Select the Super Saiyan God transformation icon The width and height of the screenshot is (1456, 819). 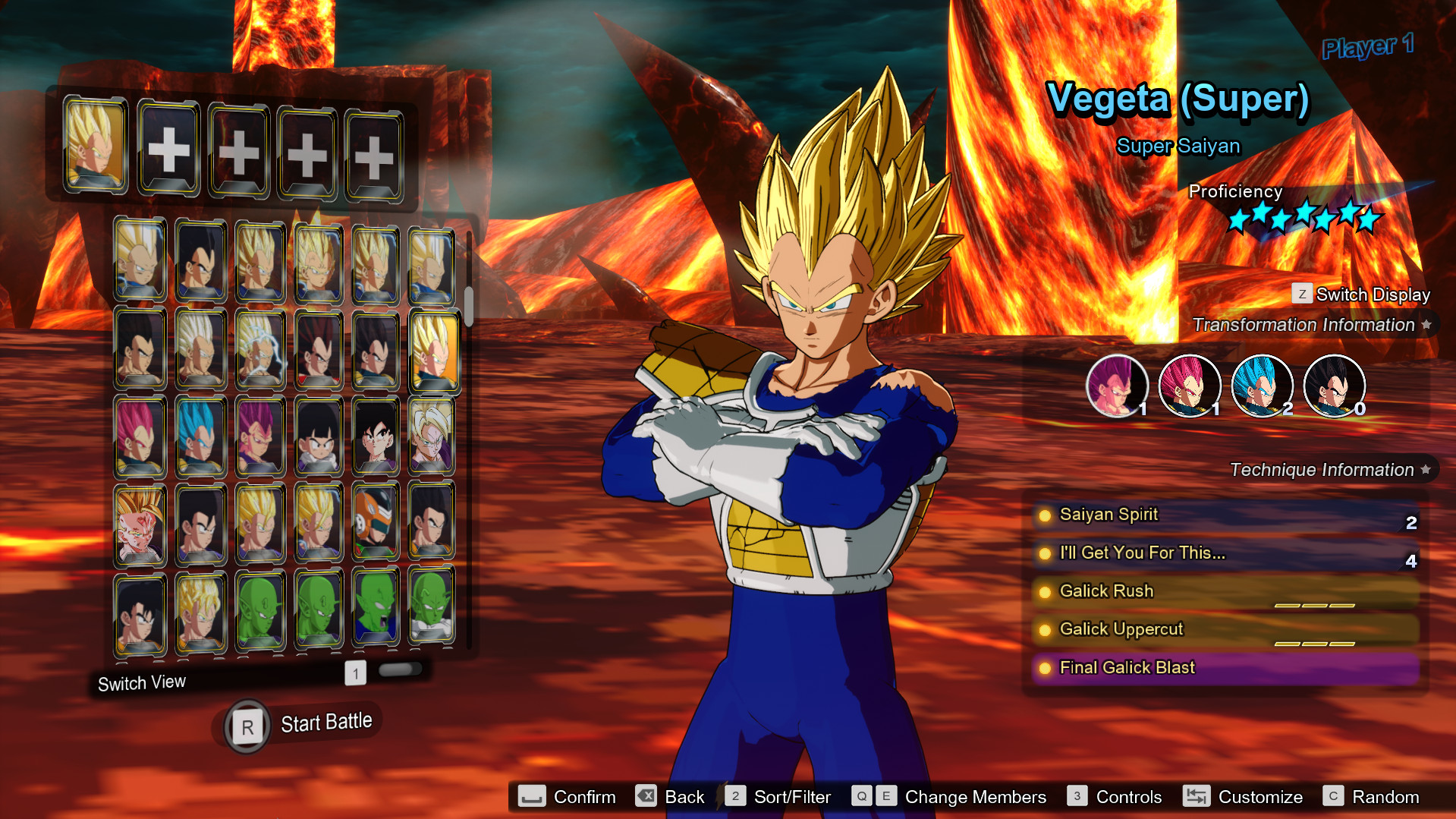pyautogui.click(x=1190, y=386)
